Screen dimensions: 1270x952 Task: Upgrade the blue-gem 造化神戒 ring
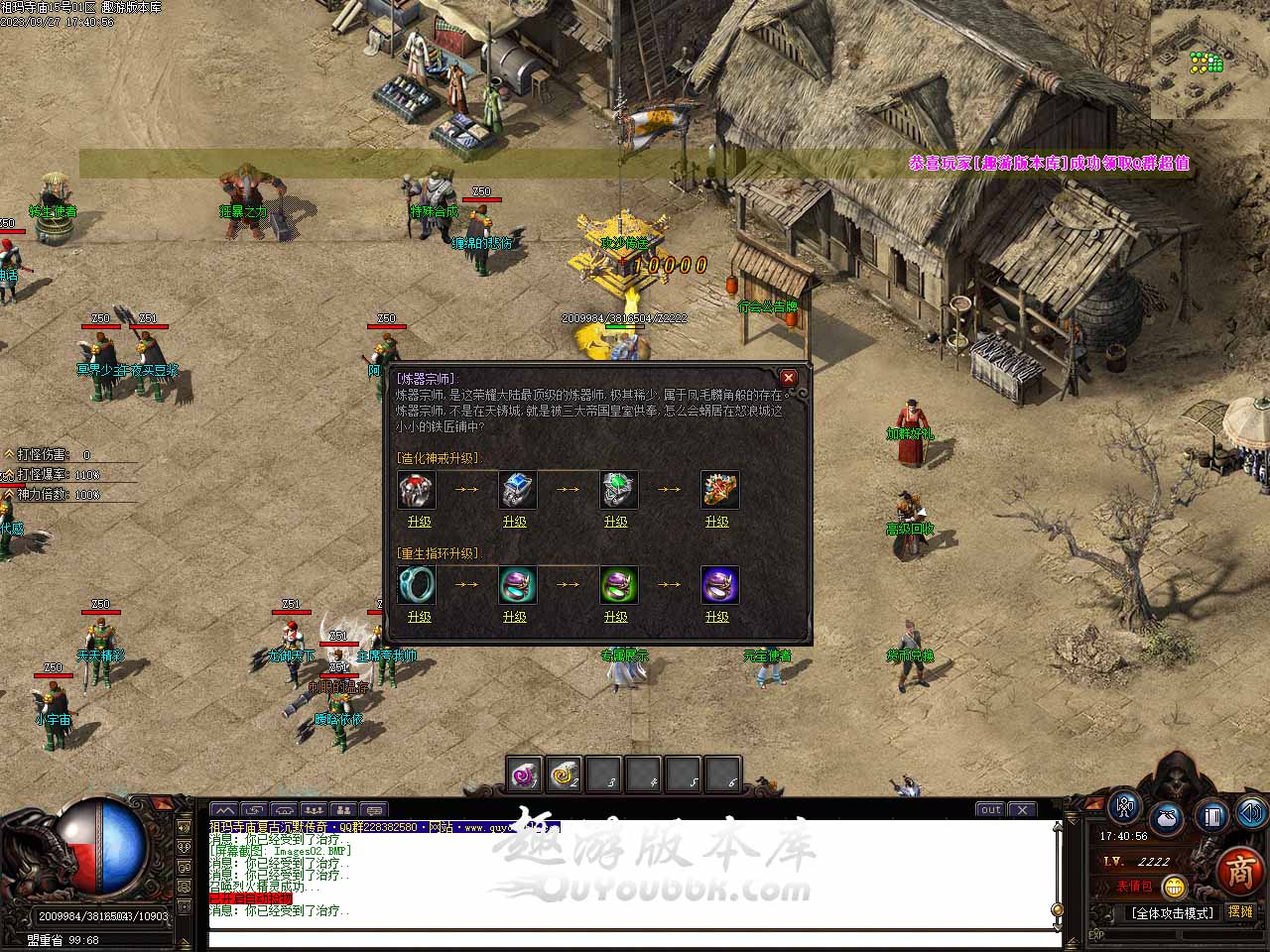click(514, 522)
